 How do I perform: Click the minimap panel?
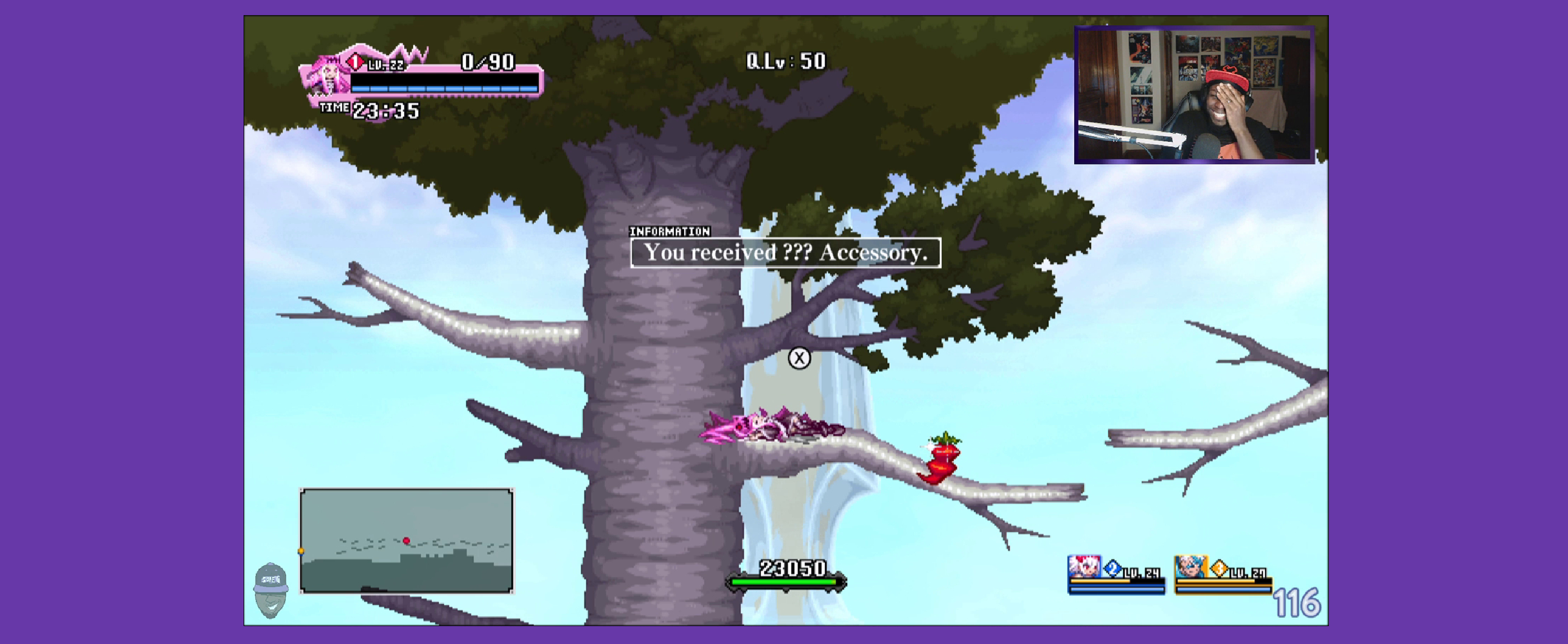coord(407,540)
